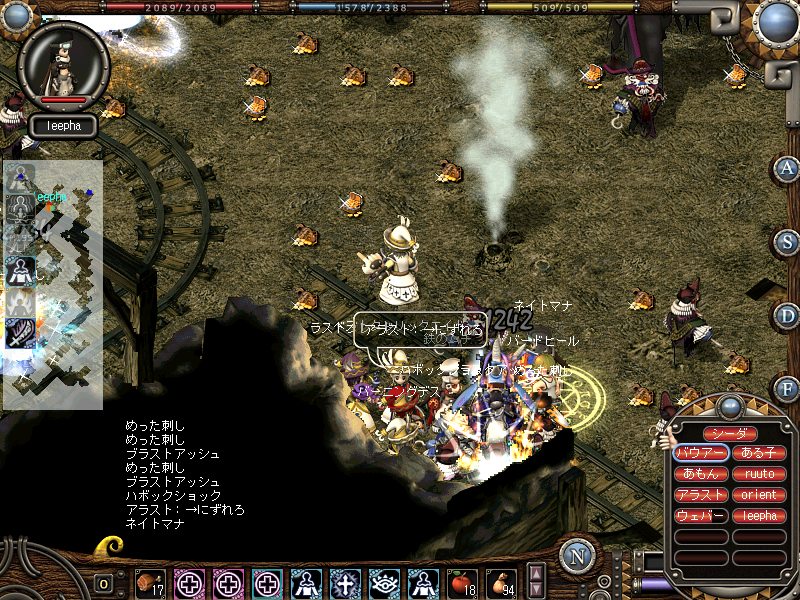Use the red apple item stacked 18
Image resolution: width=800 pixels, height=600 pixels.
click(x=461, y=582)
